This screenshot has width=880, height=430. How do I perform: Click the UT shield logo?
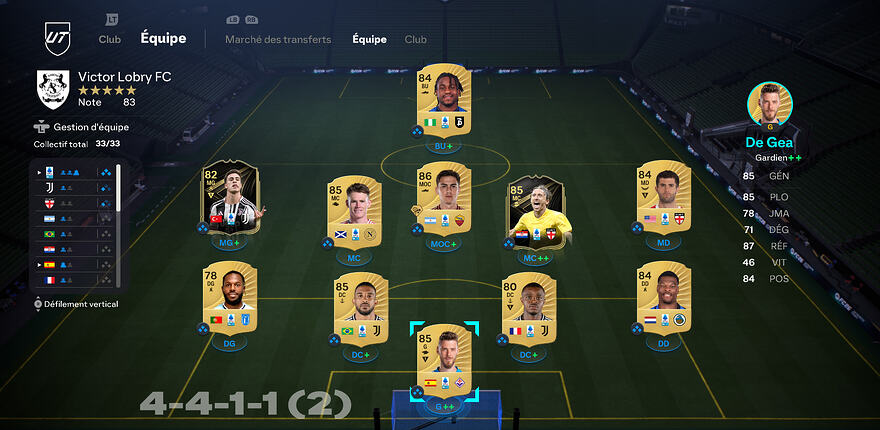[56, 38]
